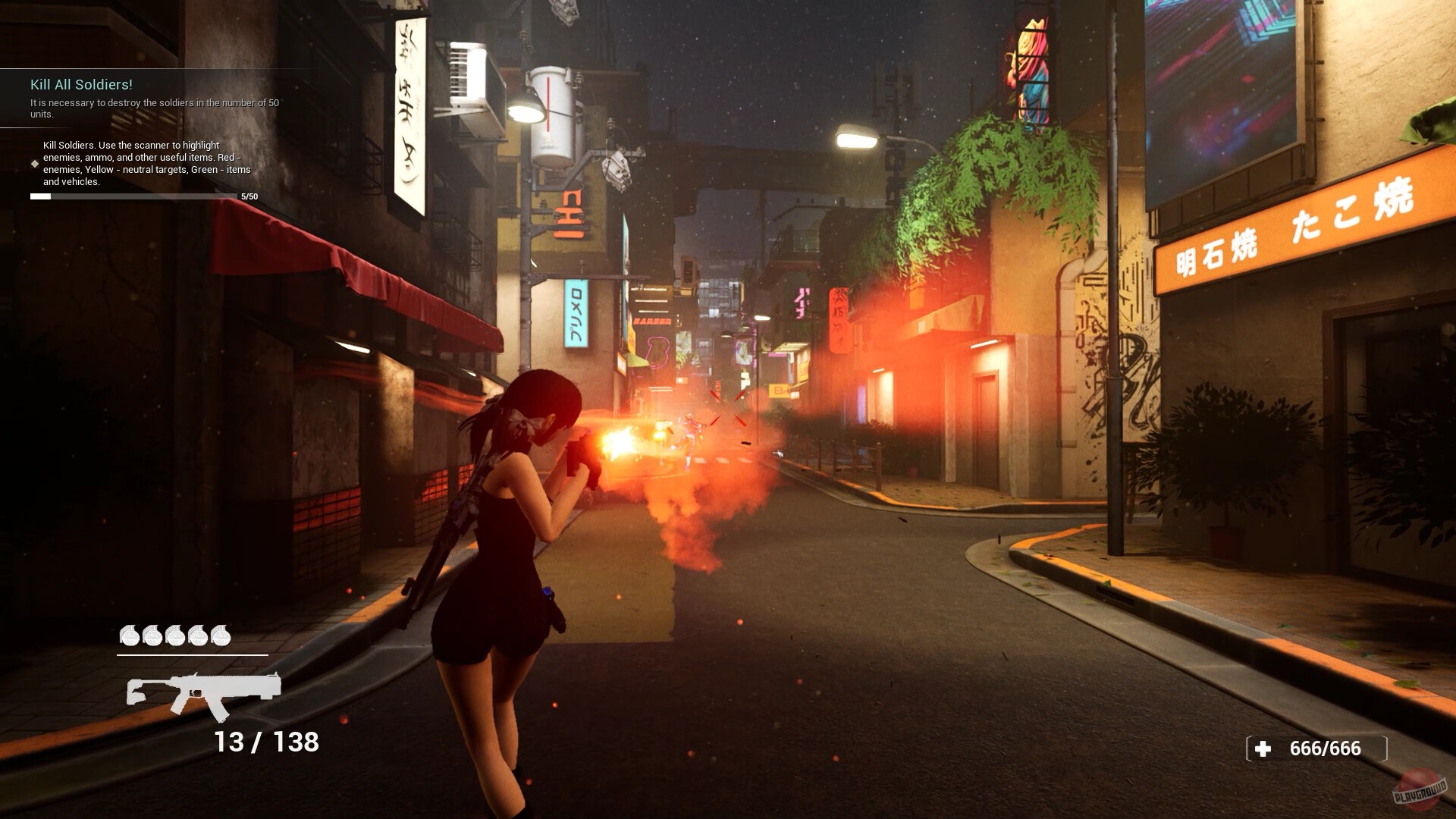Select the first grenade icon
Screen dimensions: 1456x819
point(129,637)
